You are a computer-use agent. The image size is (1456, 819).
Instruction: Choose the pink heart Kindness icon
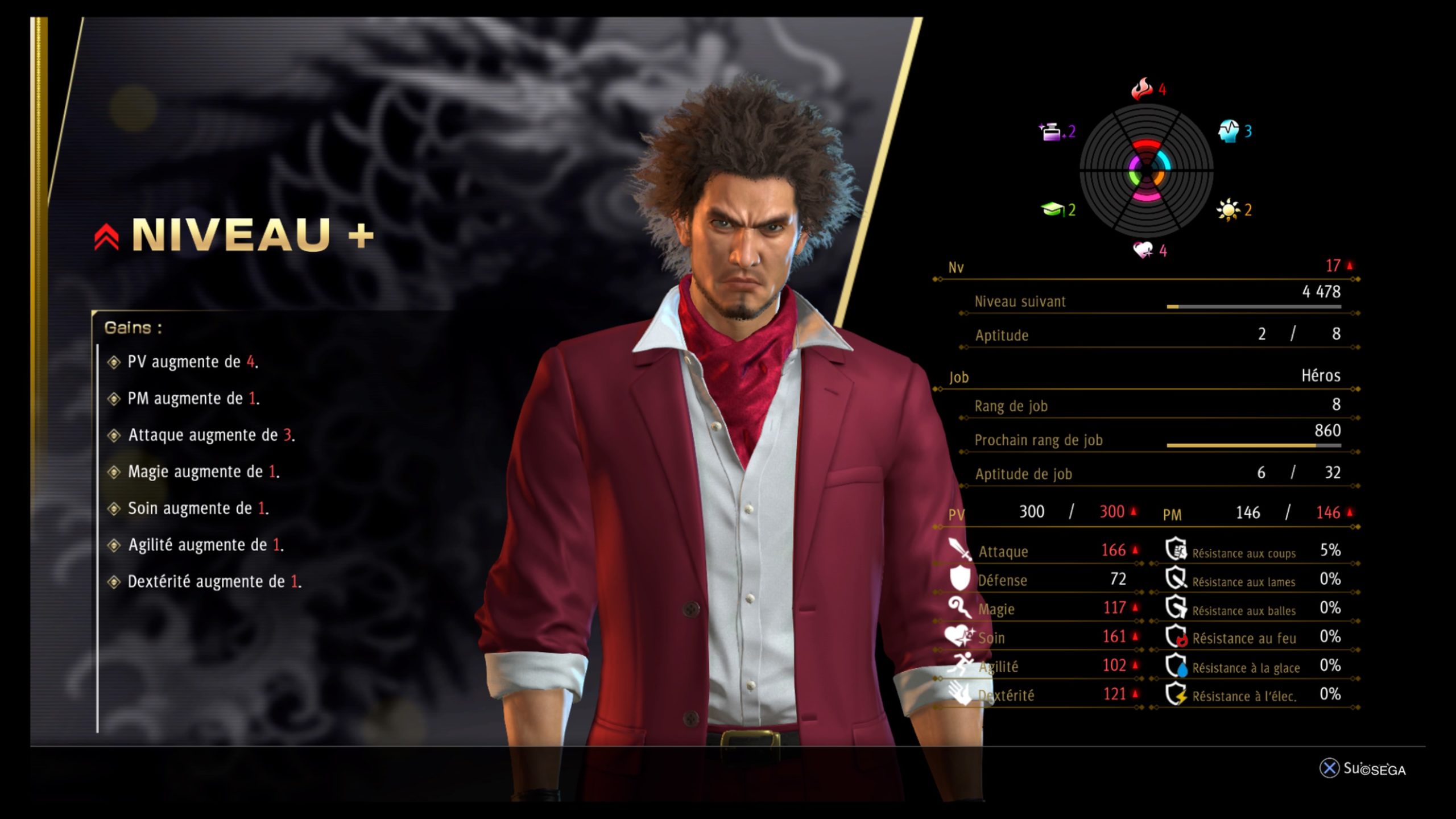tap(1143, 250)
